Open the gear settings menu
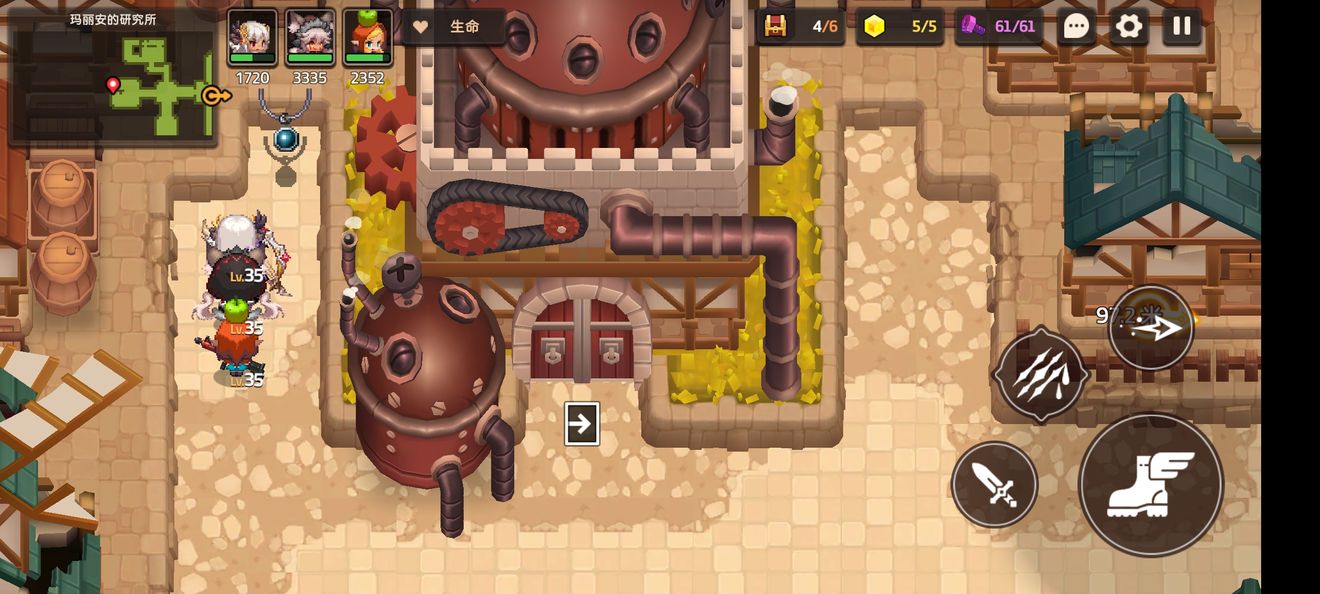The height and width of the screenshot is (594, 1320). pyautogui.click(x=1129, y=26)
